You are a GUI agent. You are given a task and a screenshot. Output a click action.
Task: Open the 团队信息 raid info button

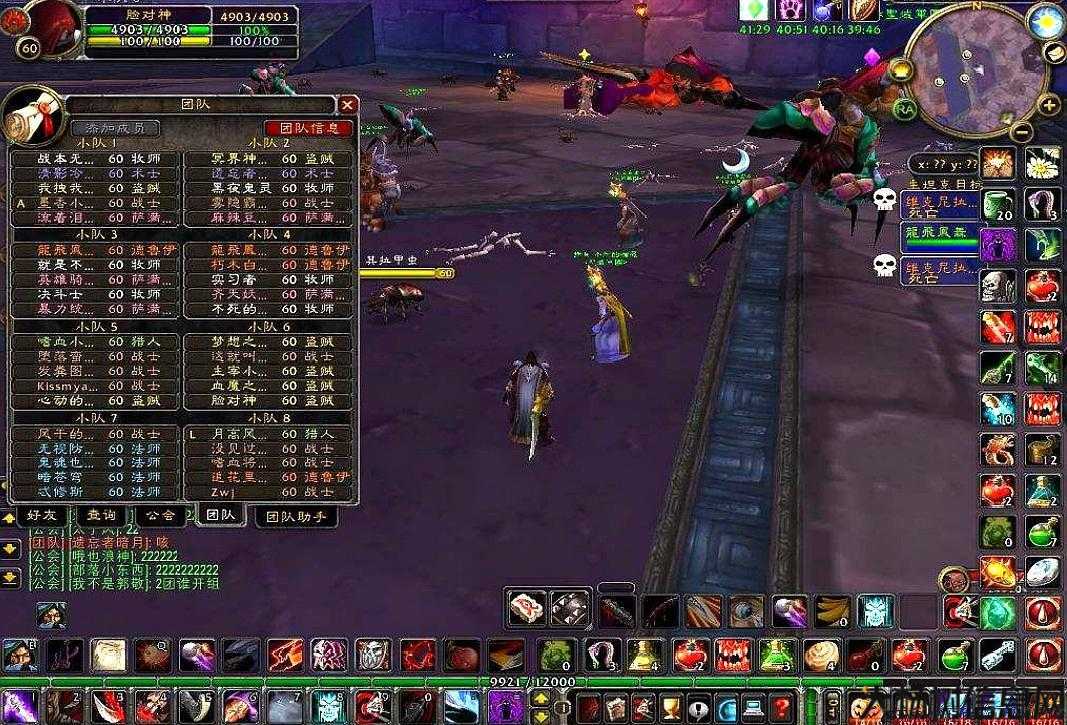(x=308, y=128)
